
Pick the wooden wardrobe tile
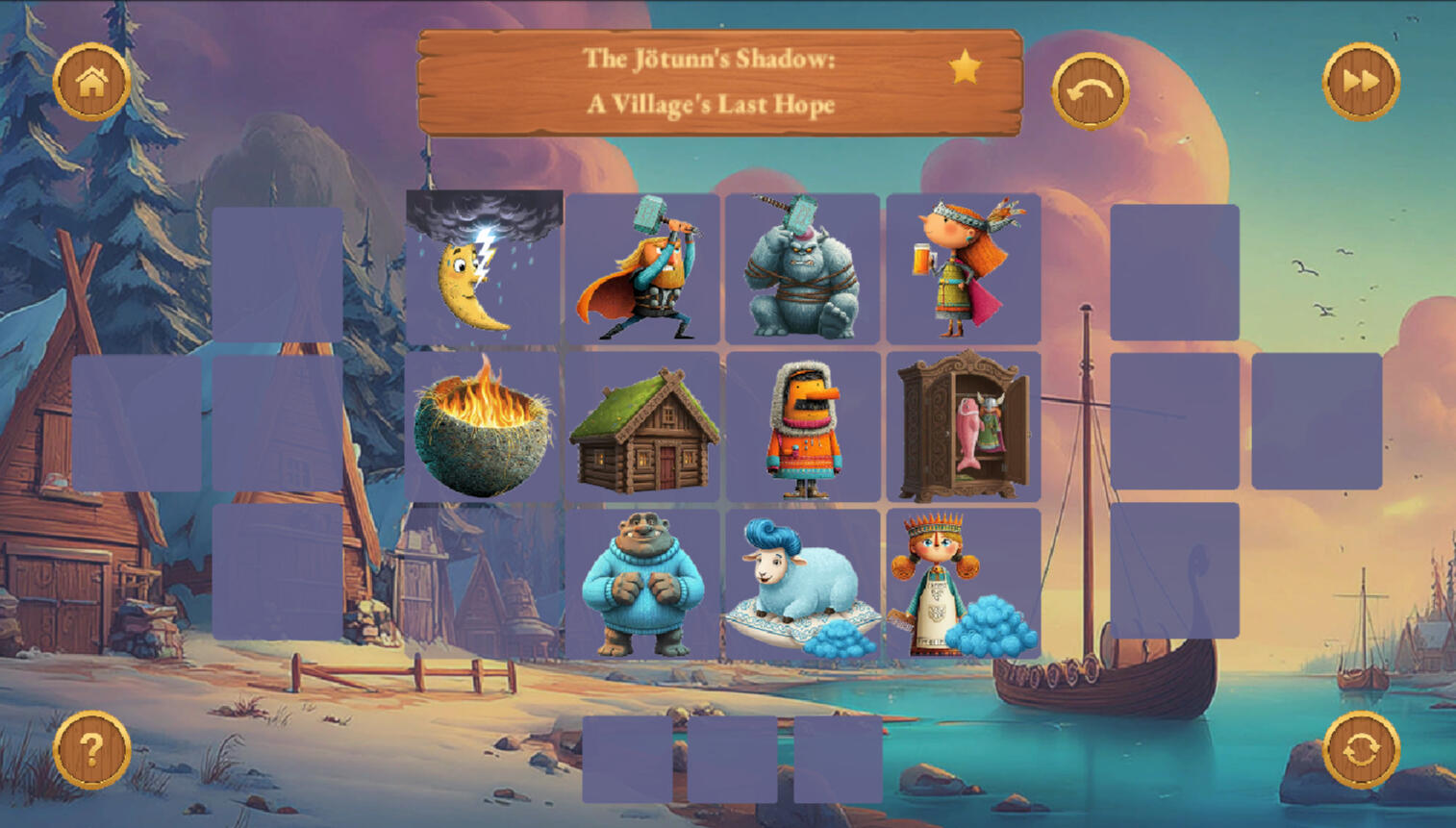(963, 426)
